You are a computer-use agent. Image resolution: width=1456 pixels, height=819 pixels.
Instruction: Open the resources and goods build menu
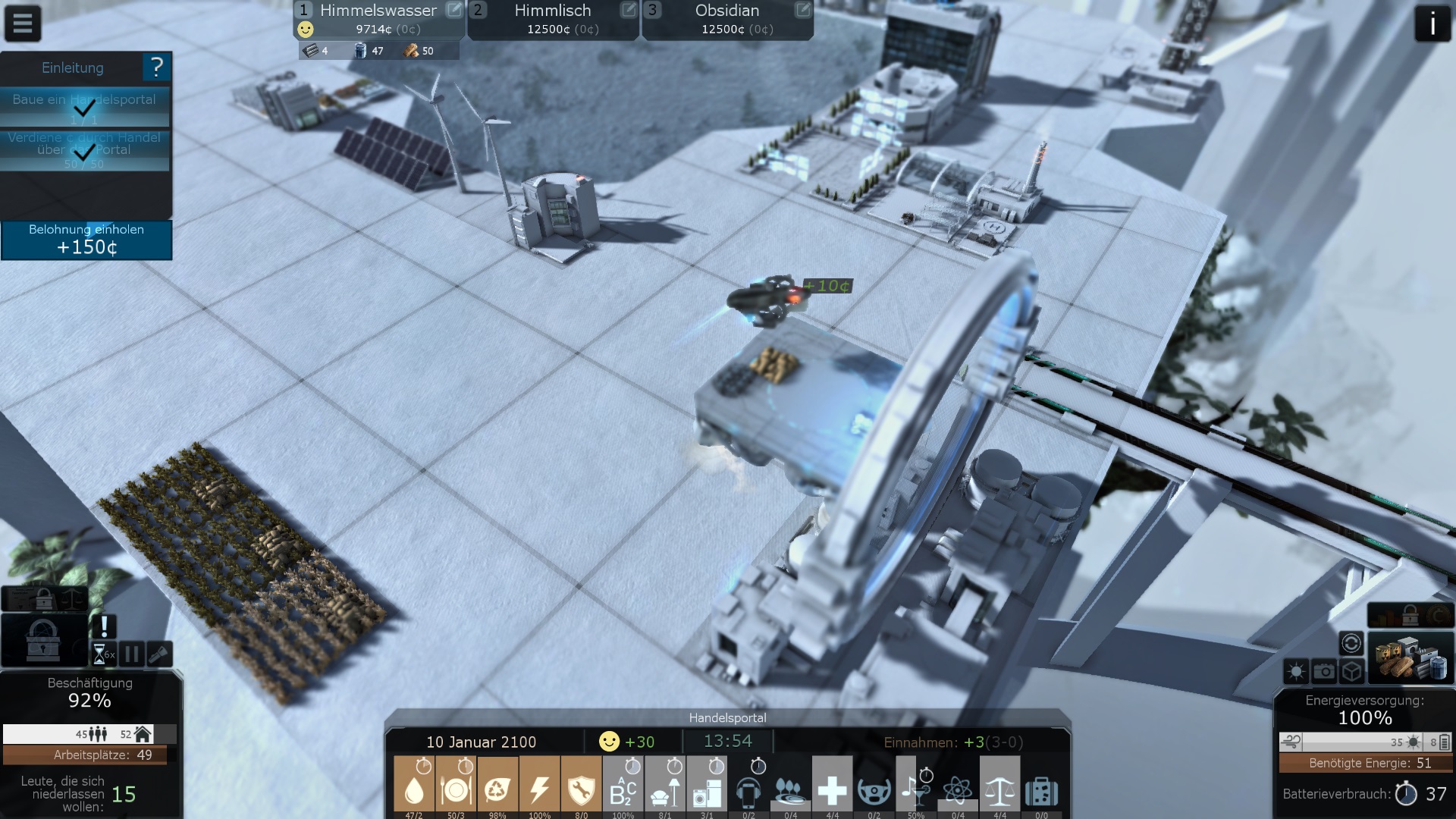pos(1410,658)
